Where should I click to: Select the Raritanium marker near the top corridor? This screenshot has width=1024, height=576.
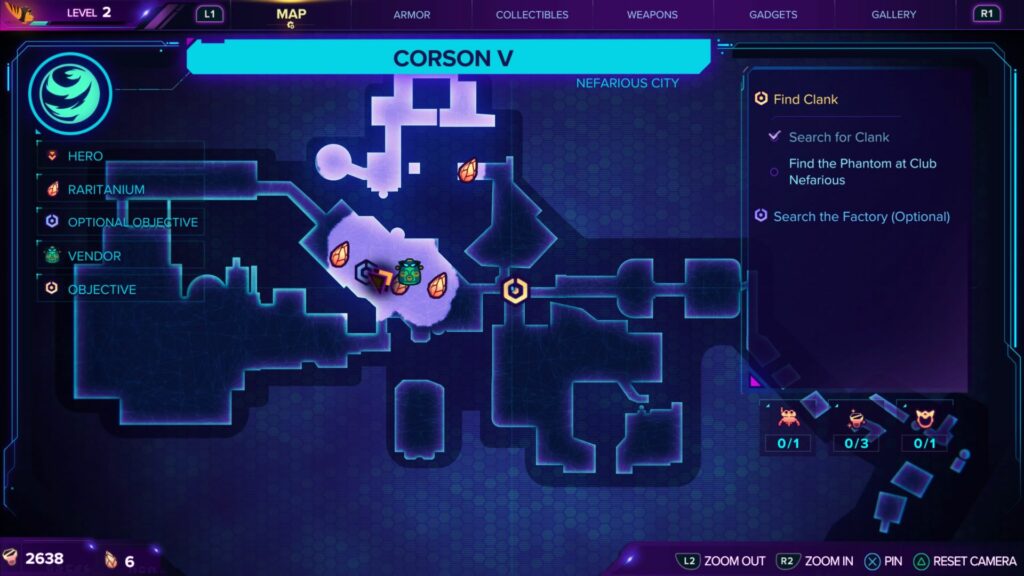coord(467,170)
